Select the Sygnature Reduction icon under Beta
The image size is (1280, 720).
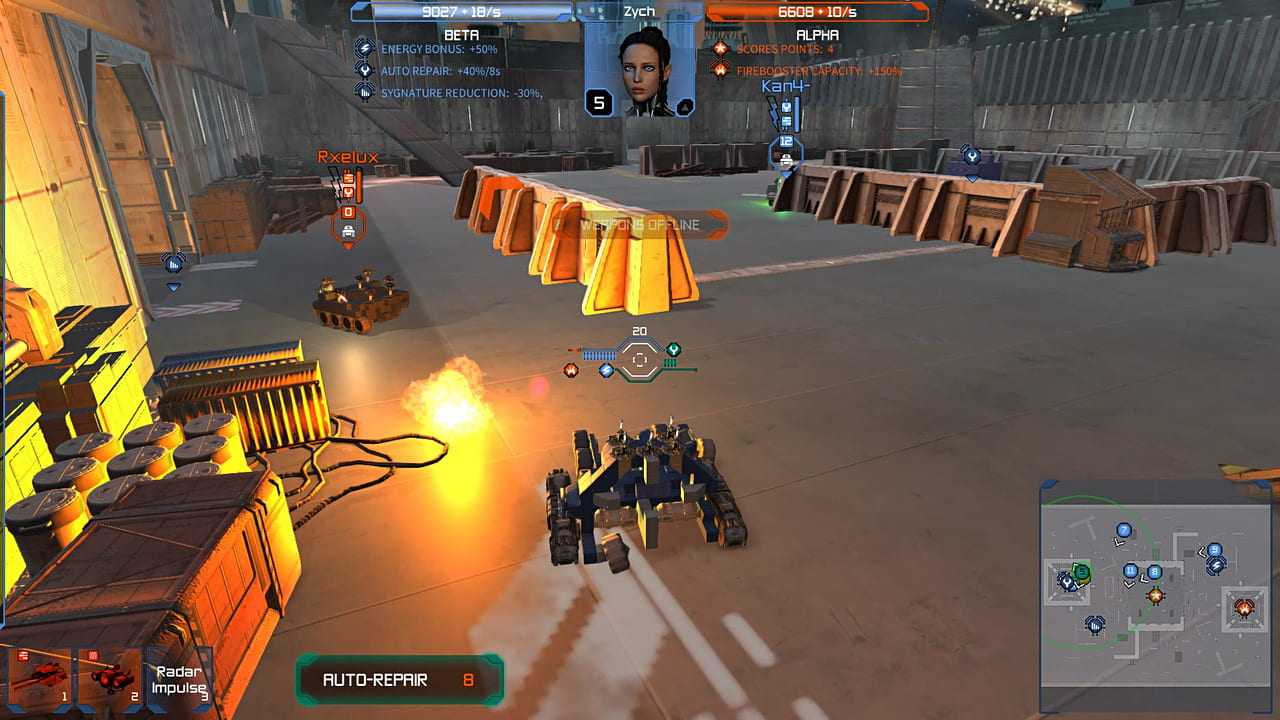pos(365,92)
